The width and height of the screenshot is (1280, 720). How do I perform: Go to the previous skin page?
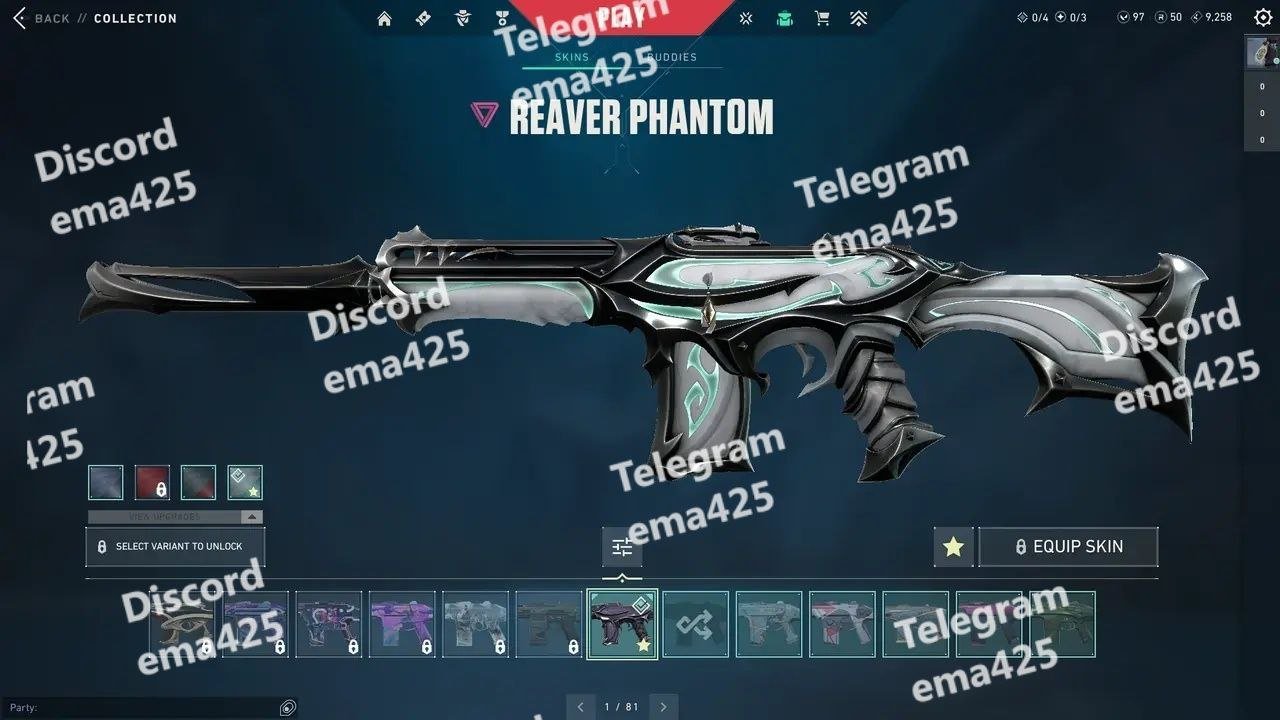tap(581, 707)
